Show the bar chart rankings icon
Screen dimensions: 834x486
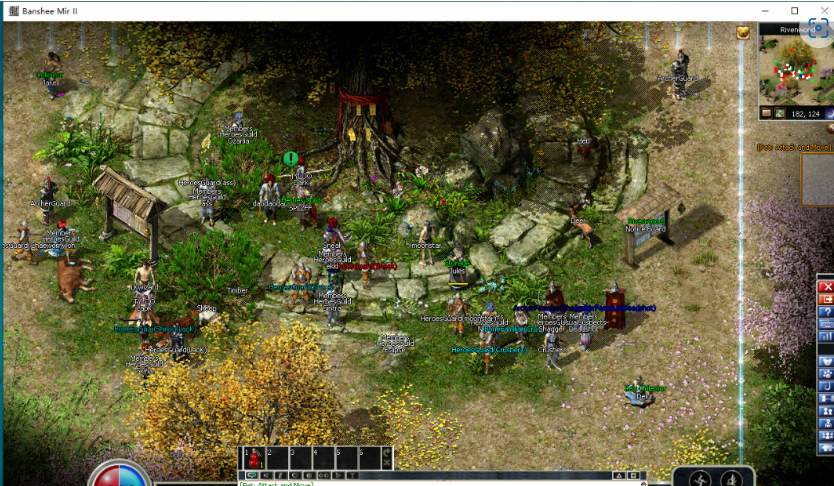827,337
